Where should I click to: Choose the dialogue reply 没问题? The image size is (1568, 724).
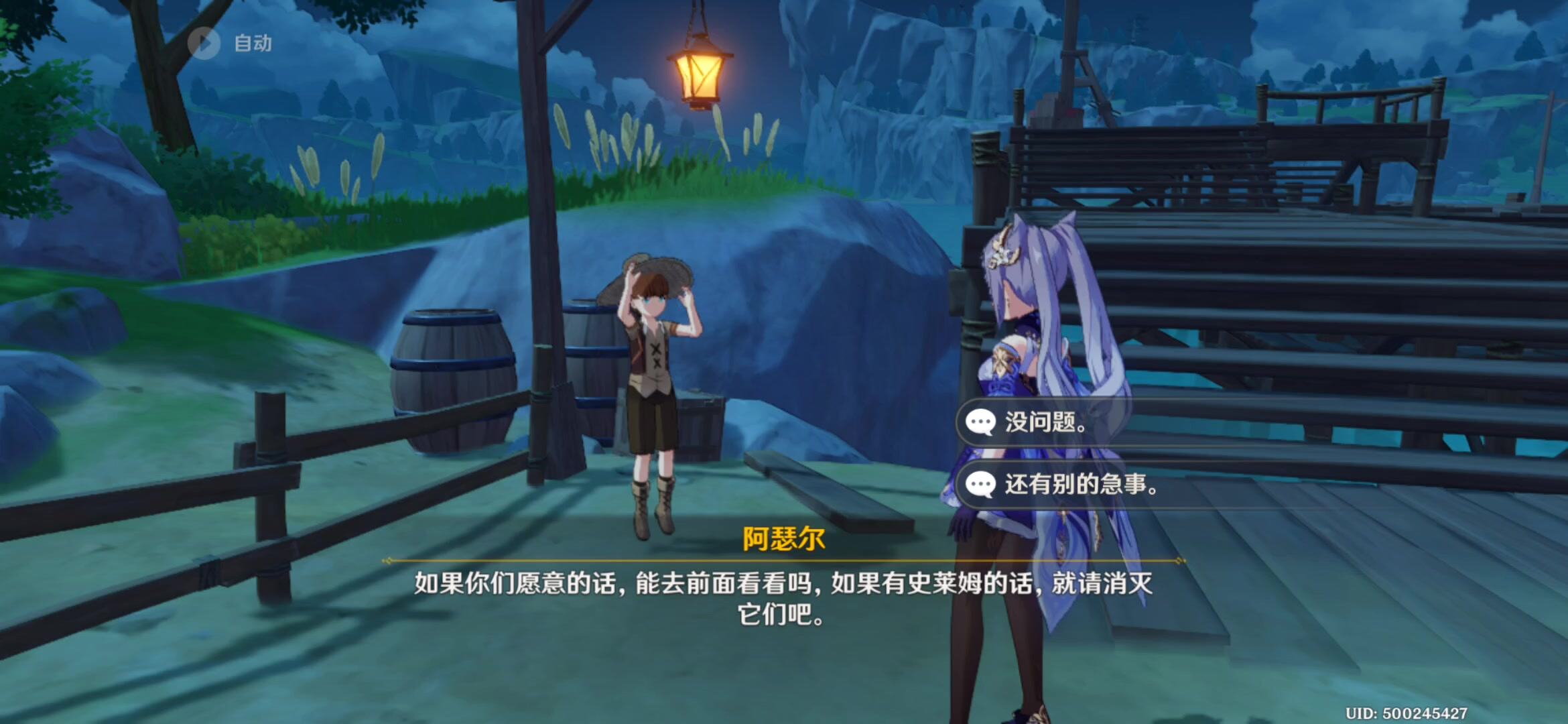tap(1043, 421)
